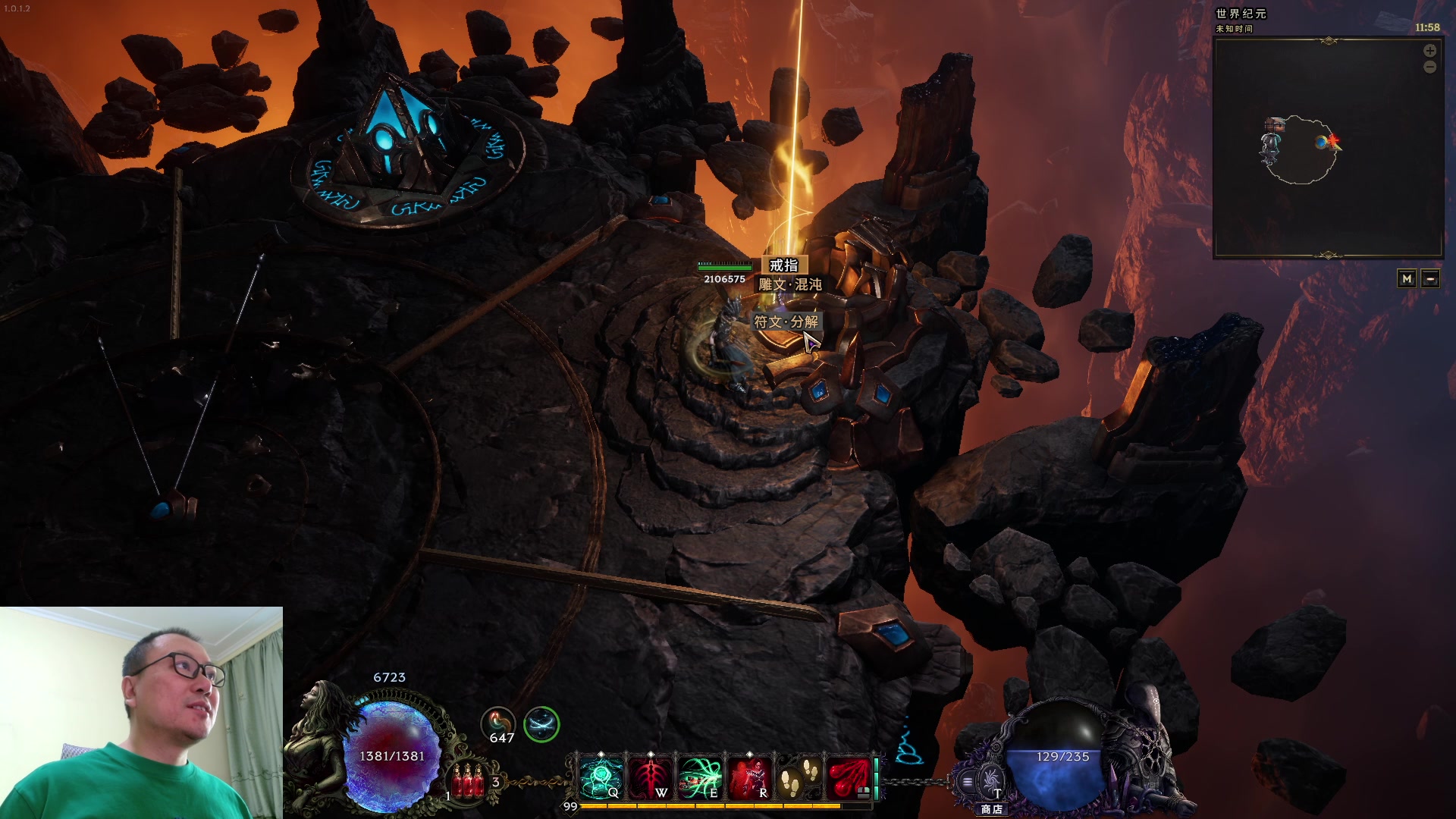Zoom out the minimap with minus

[x=1429, y=67]
